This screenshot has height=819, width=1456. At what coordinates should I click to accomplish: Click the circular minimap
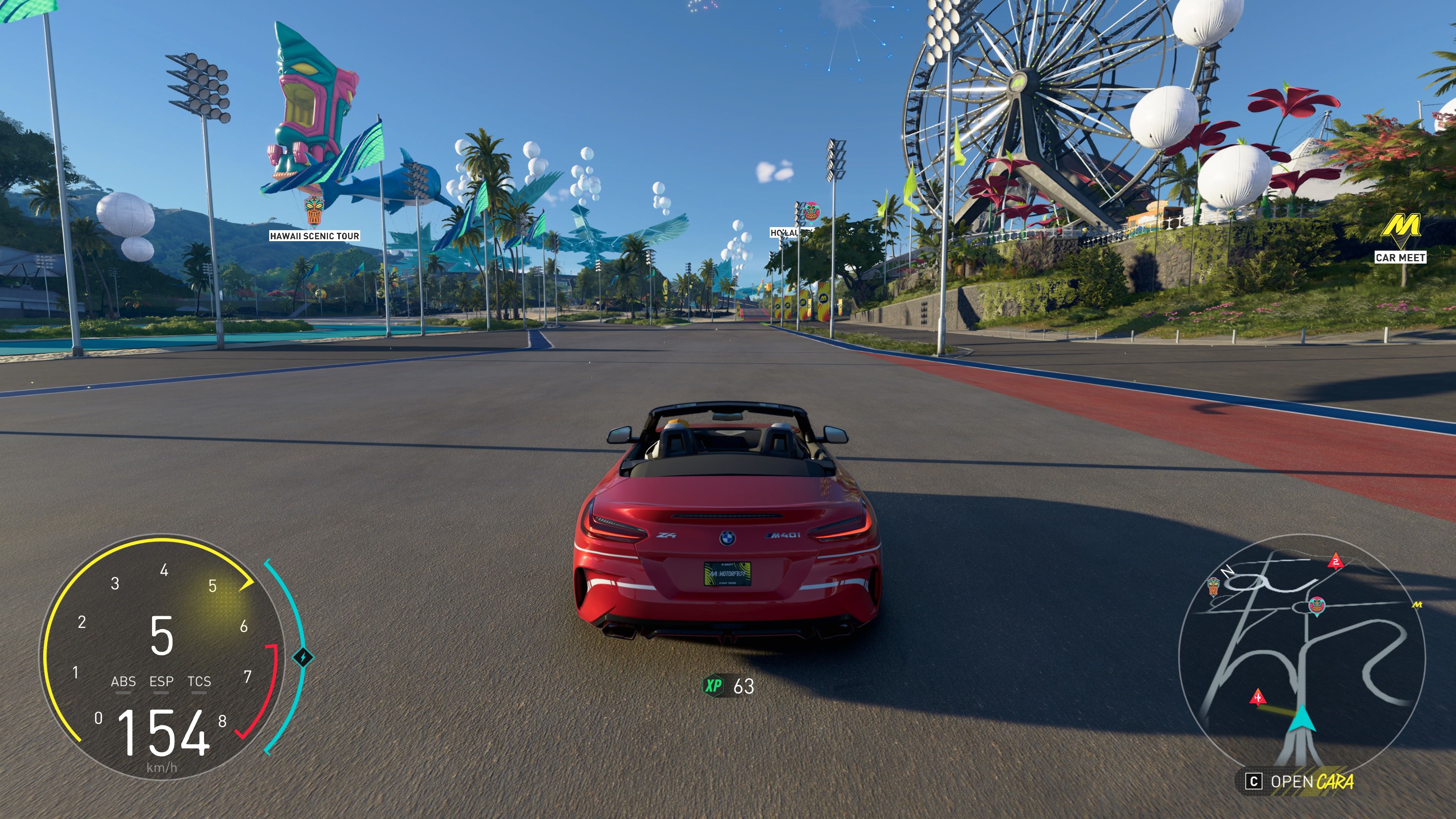pos(1302,656)
